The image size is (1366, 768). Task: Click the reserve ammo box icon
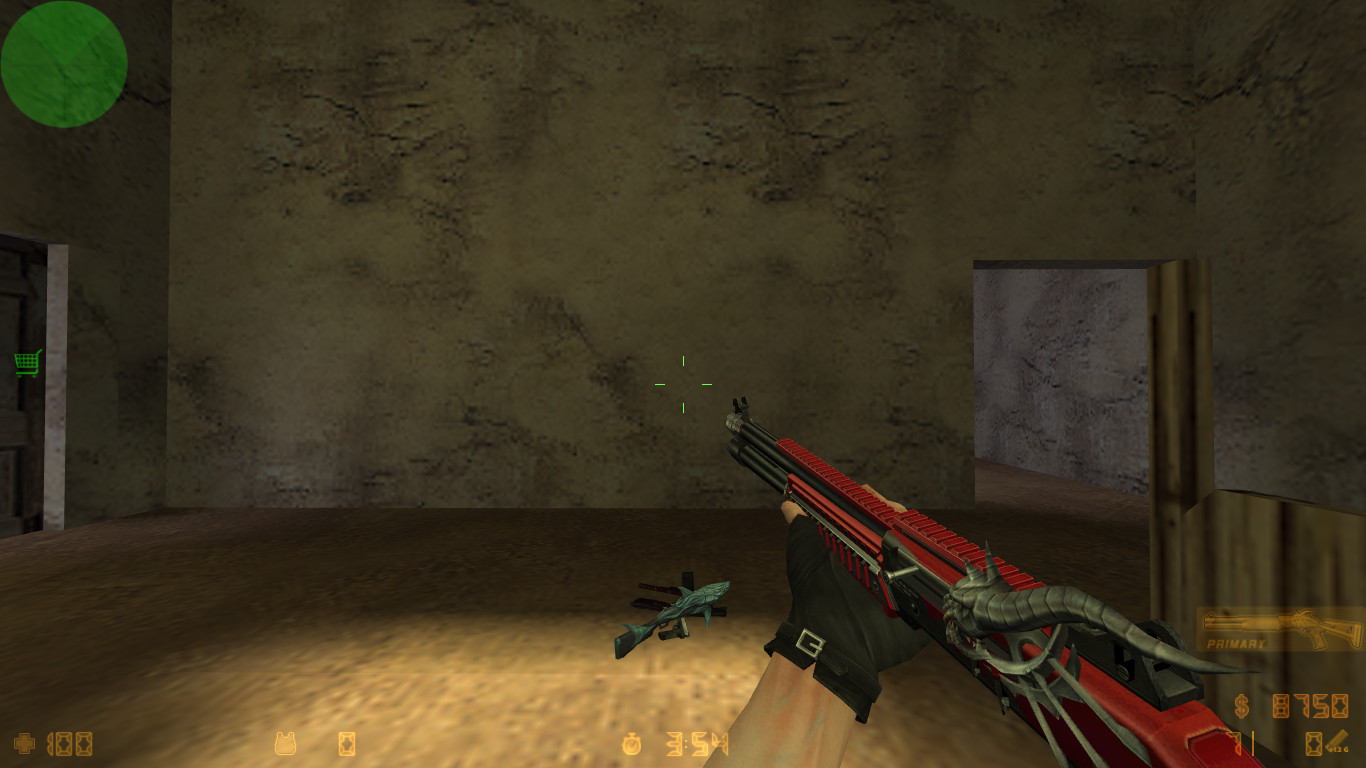click(1313, 742)
